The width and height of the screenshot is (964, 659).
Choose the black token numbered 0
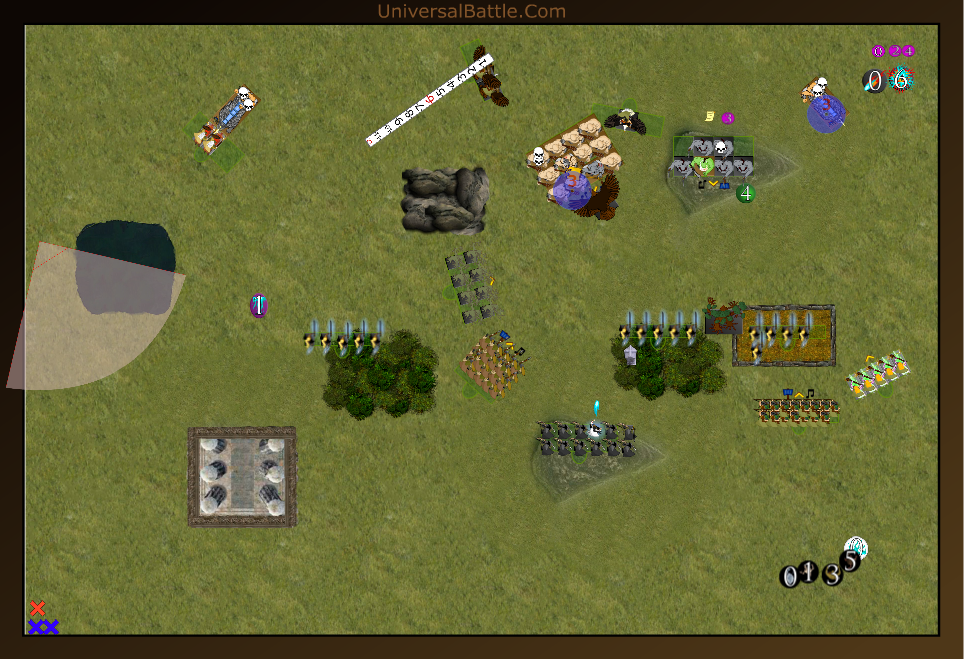pos(790,576)
